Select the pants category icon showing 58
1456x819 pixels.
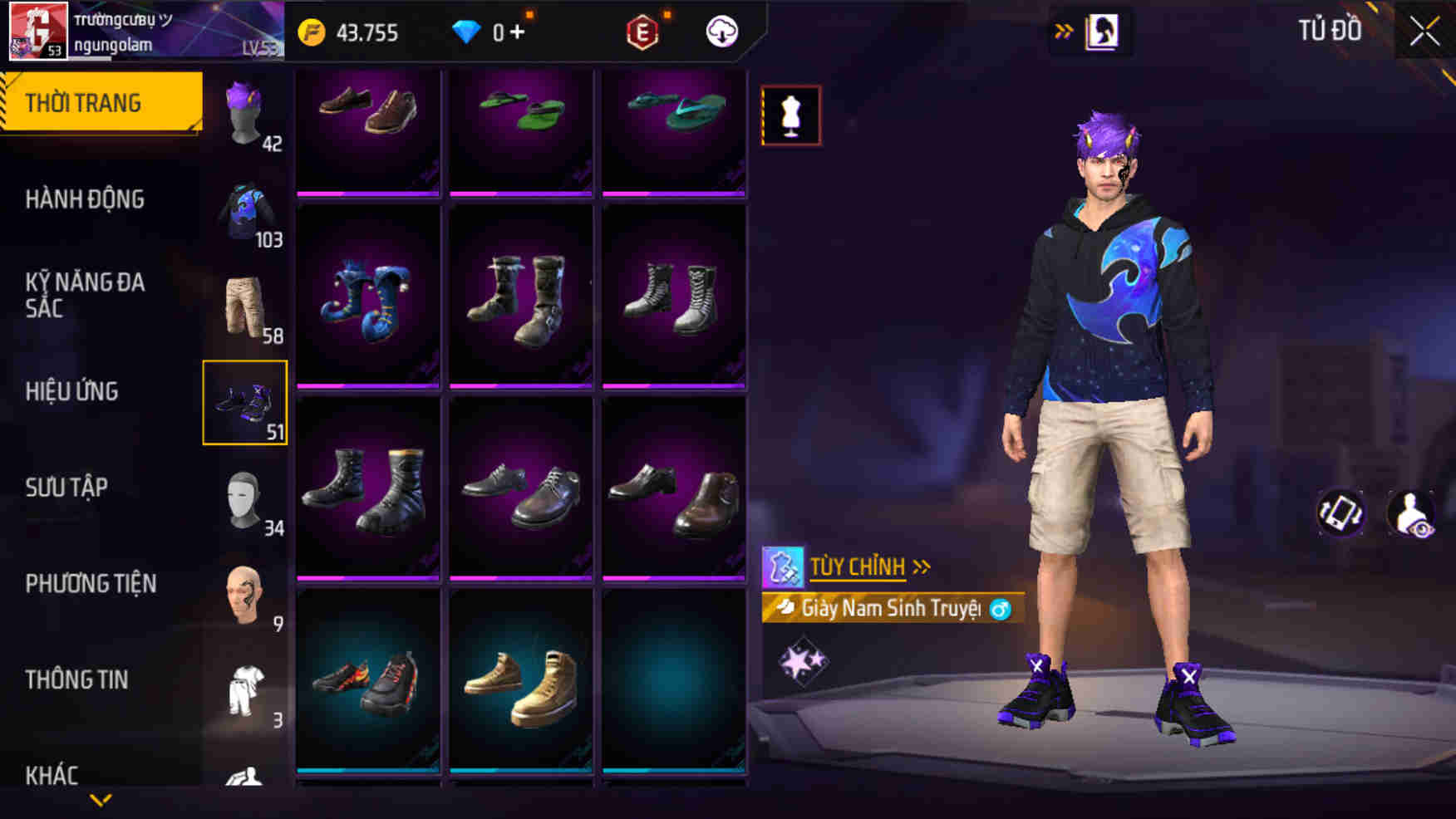245,303
